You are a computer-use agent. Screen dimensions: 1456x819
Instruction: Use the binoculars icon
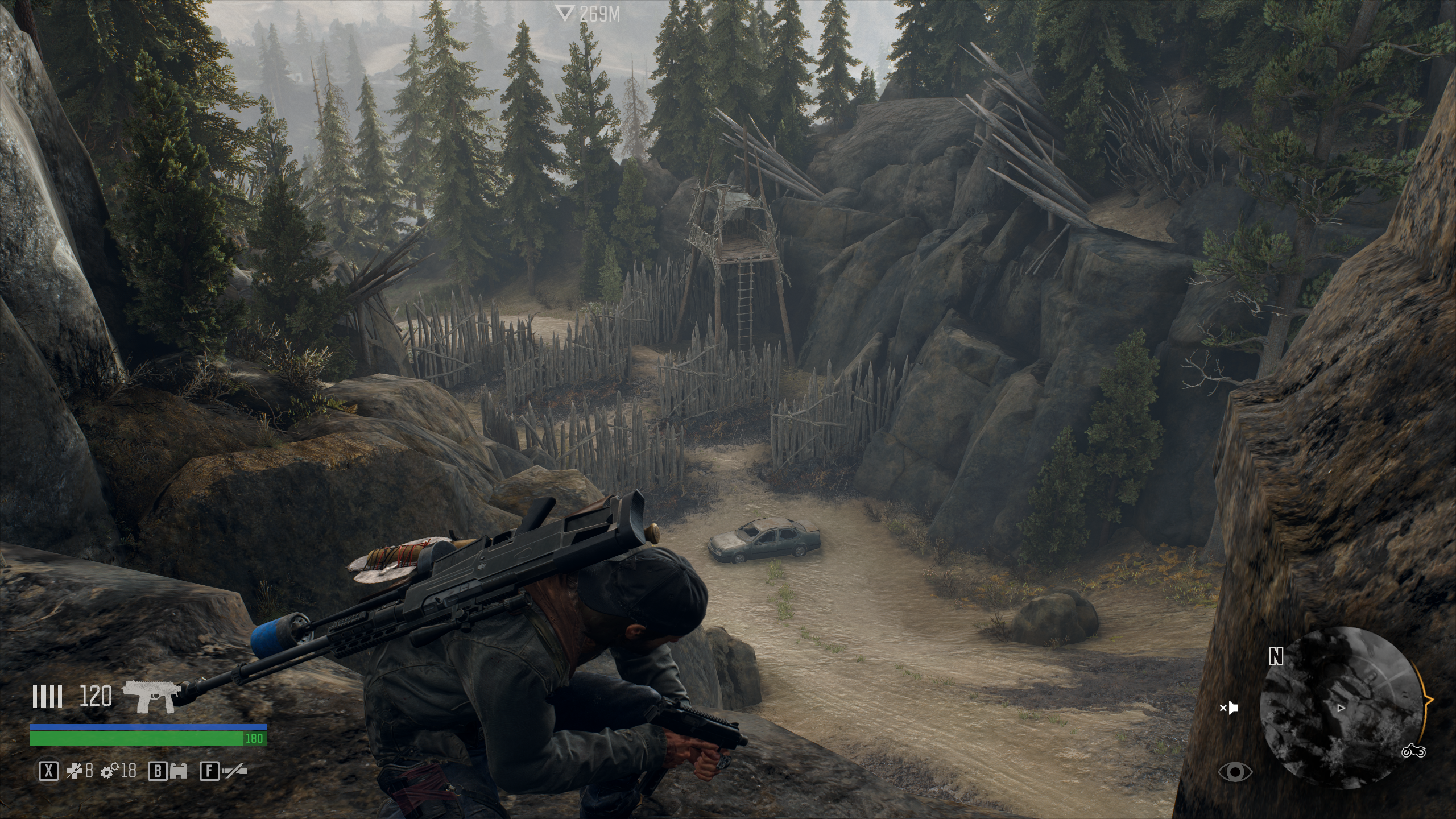tap(180, 771)
